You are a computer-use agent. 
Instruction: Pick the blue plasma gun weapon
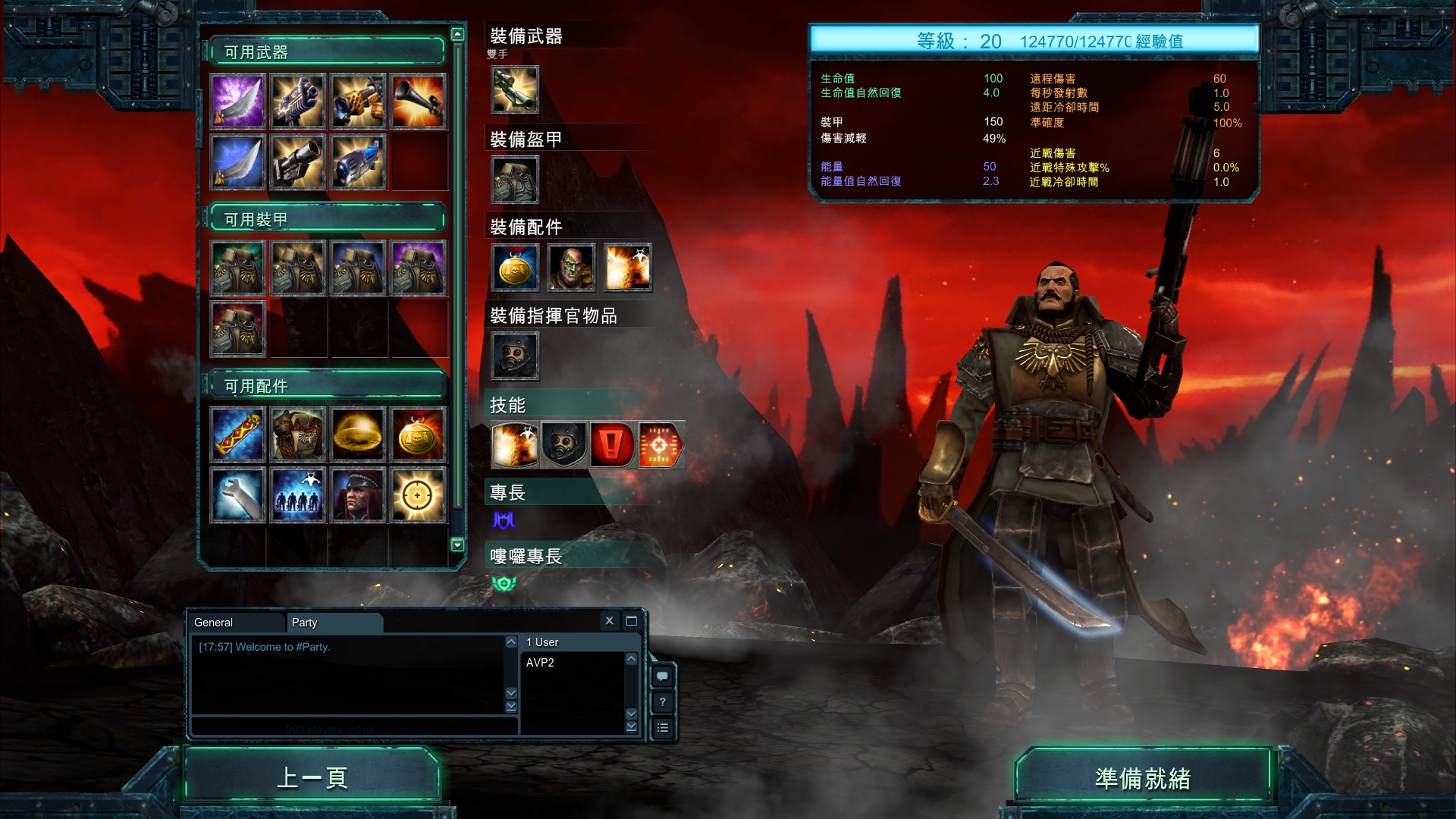click(x=359, y=162)
